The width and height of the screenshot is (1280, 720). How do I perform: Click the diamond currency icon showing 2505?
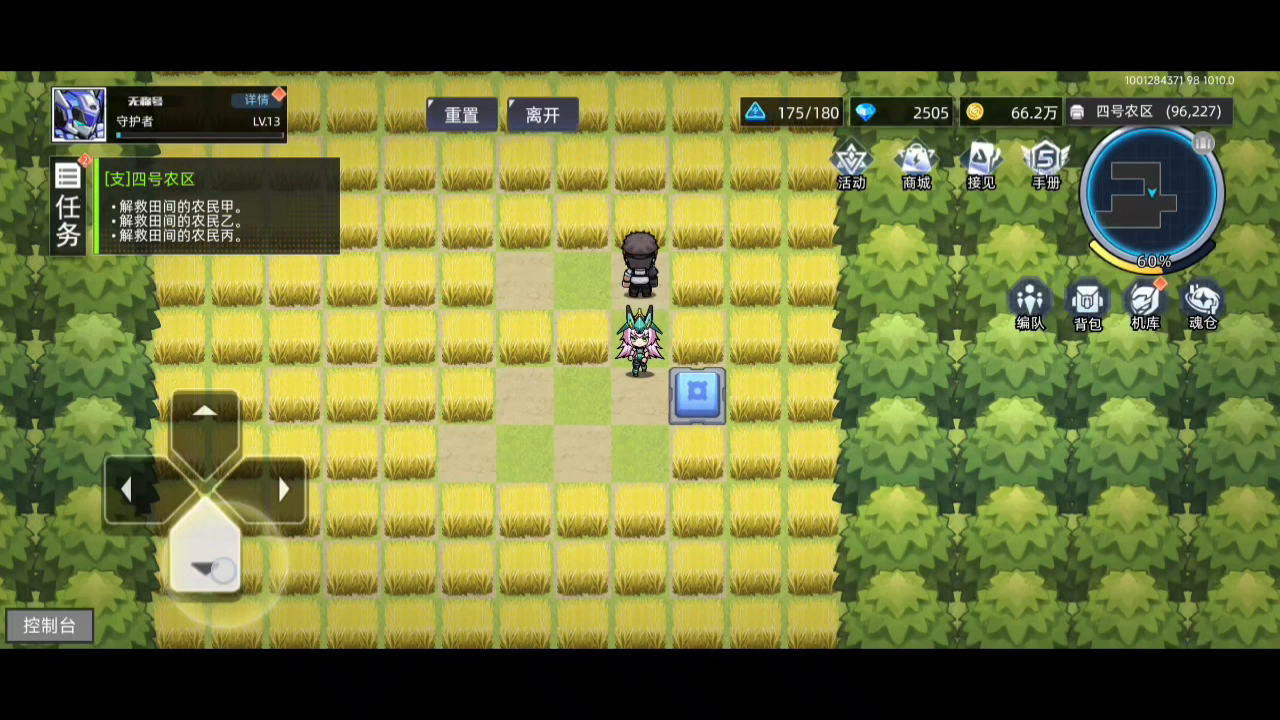click(x=865, y=112)
